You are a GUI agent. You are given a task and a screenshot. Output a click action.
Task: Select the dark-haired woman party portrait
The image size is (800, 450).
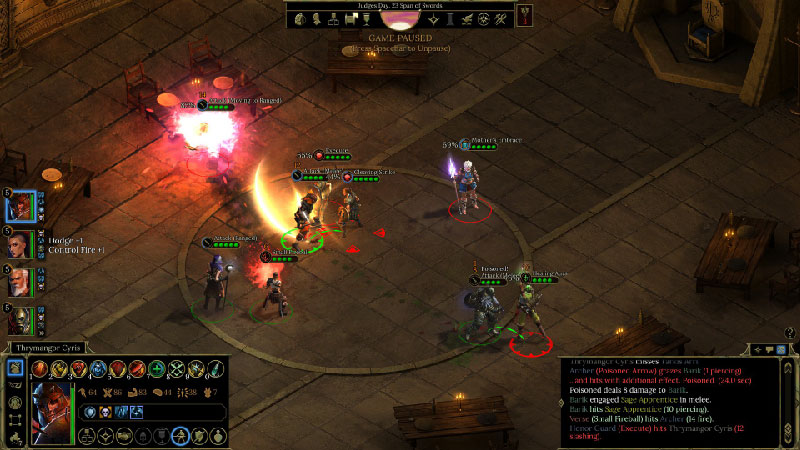point(22,245)
